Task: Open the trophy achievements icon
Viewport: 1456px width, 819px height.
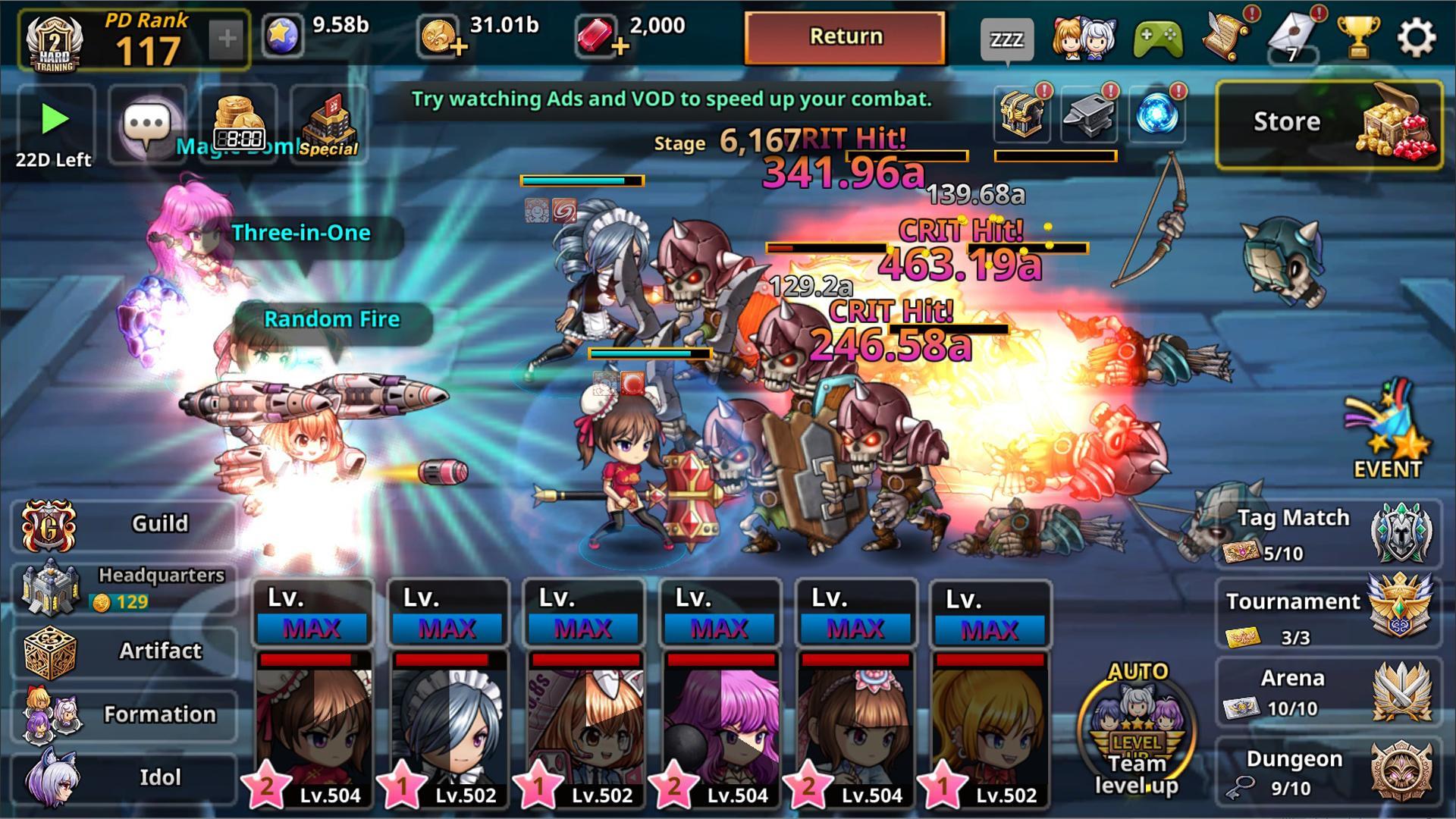Action: [1357, 37]
